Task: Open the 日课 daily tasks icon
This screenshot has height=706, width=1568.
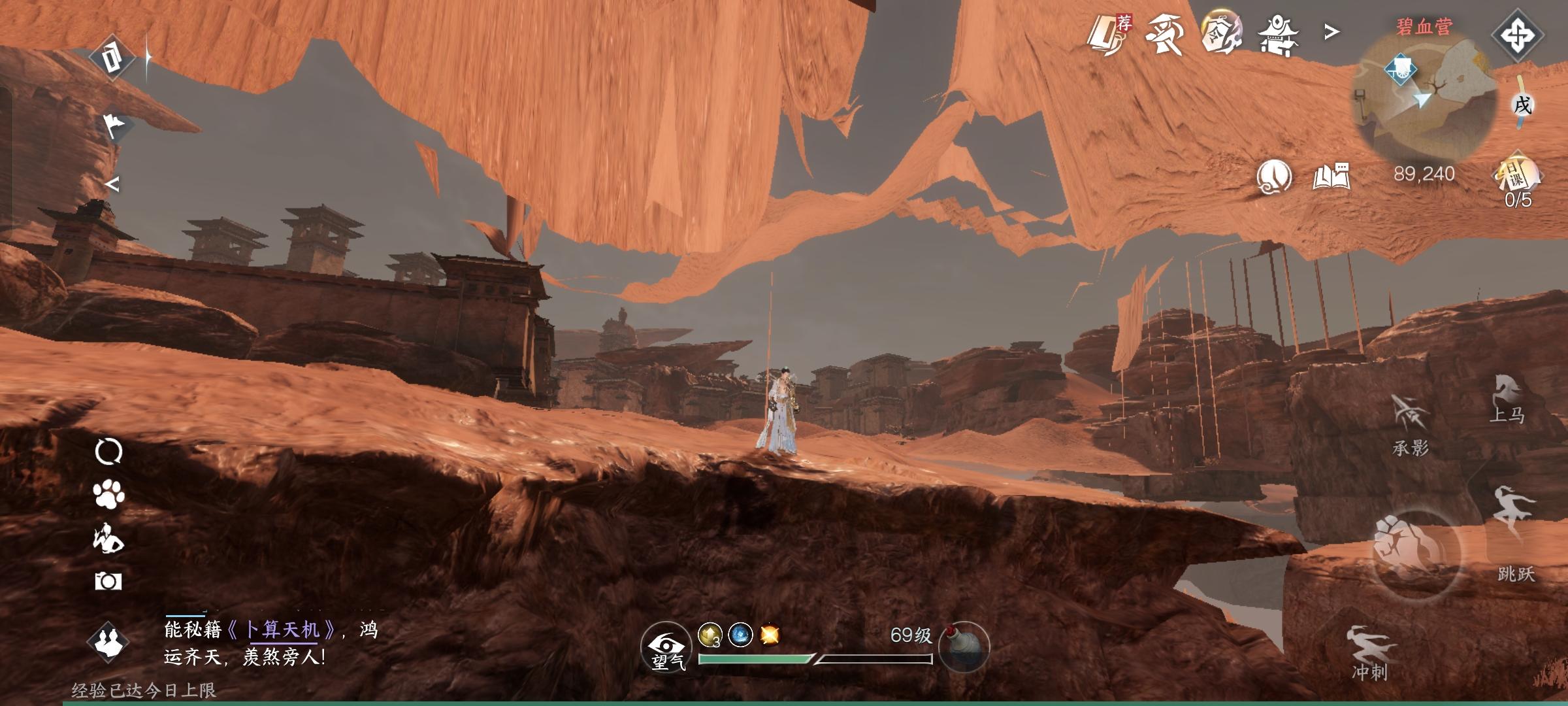Action: click(1517, 176)
